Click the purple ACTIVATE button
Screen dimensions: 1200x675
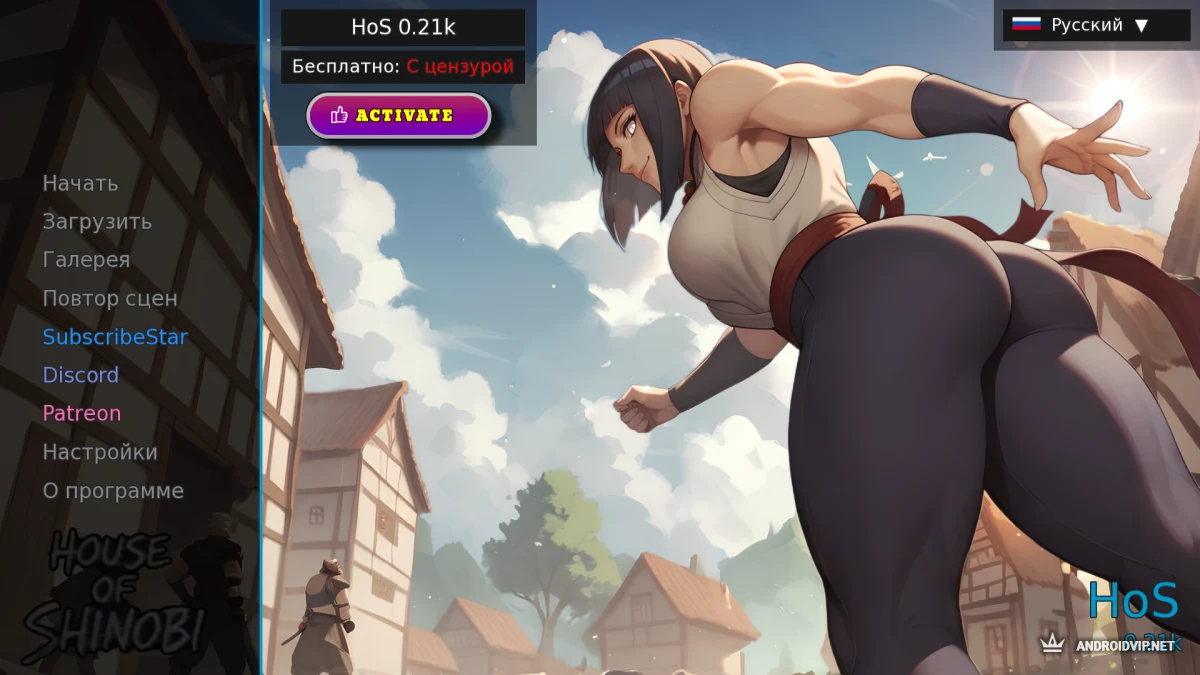click(398, 115)
